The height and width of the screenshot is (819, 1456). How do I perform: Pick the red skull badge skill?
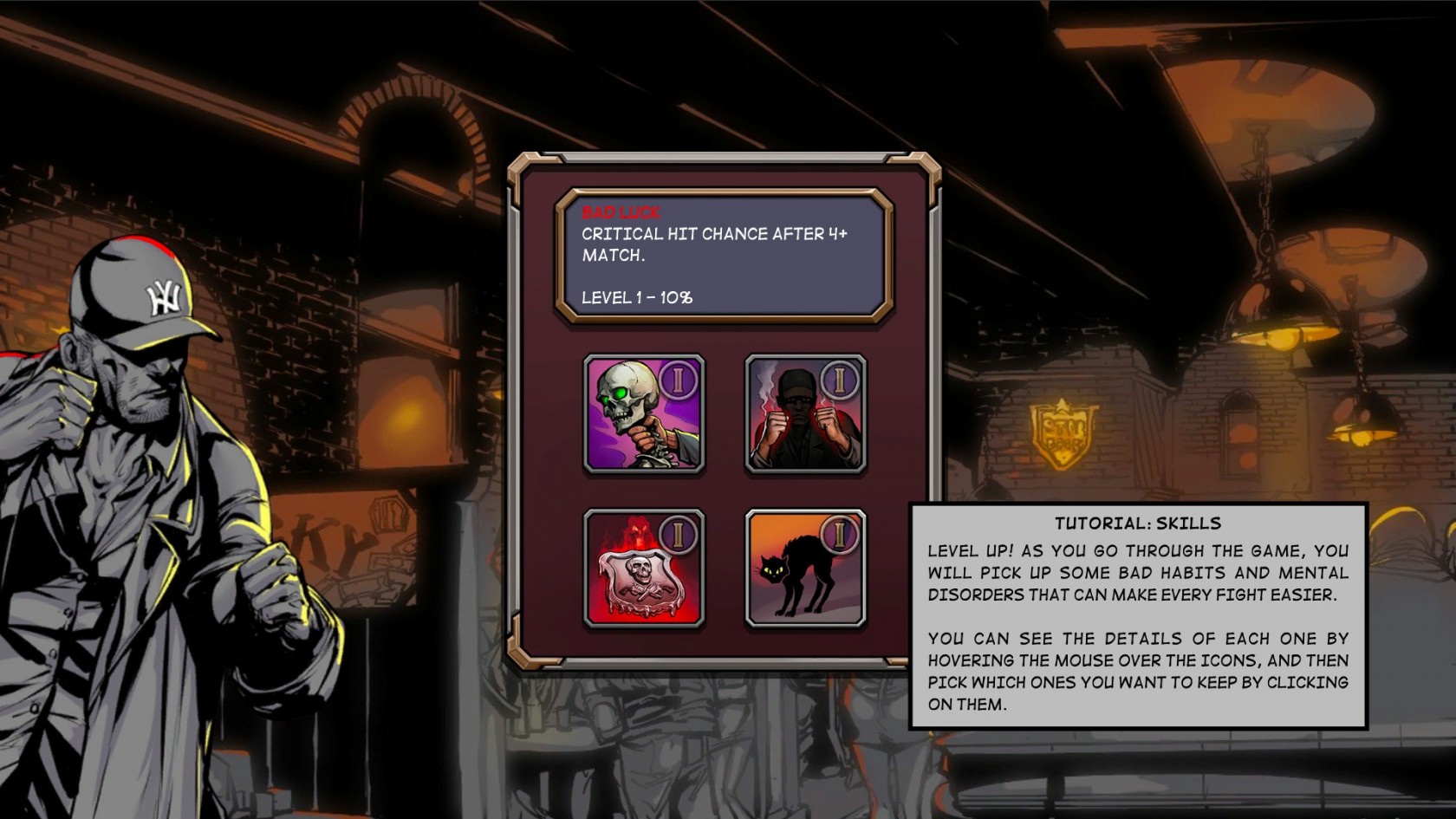[644, 569]
